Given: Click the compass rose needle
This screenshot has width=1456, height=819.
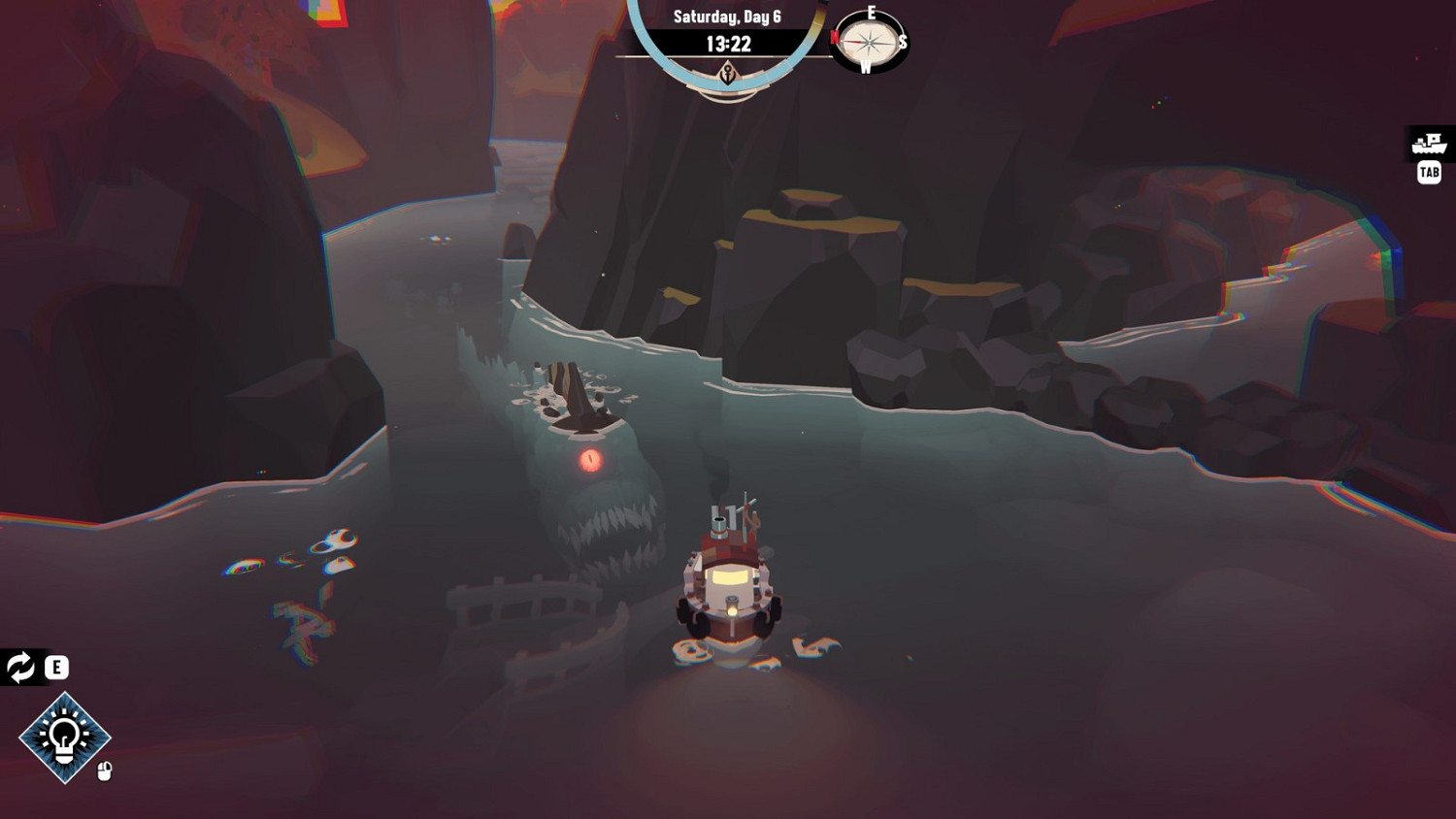Looking at the screenshot, I should (869, 42).
